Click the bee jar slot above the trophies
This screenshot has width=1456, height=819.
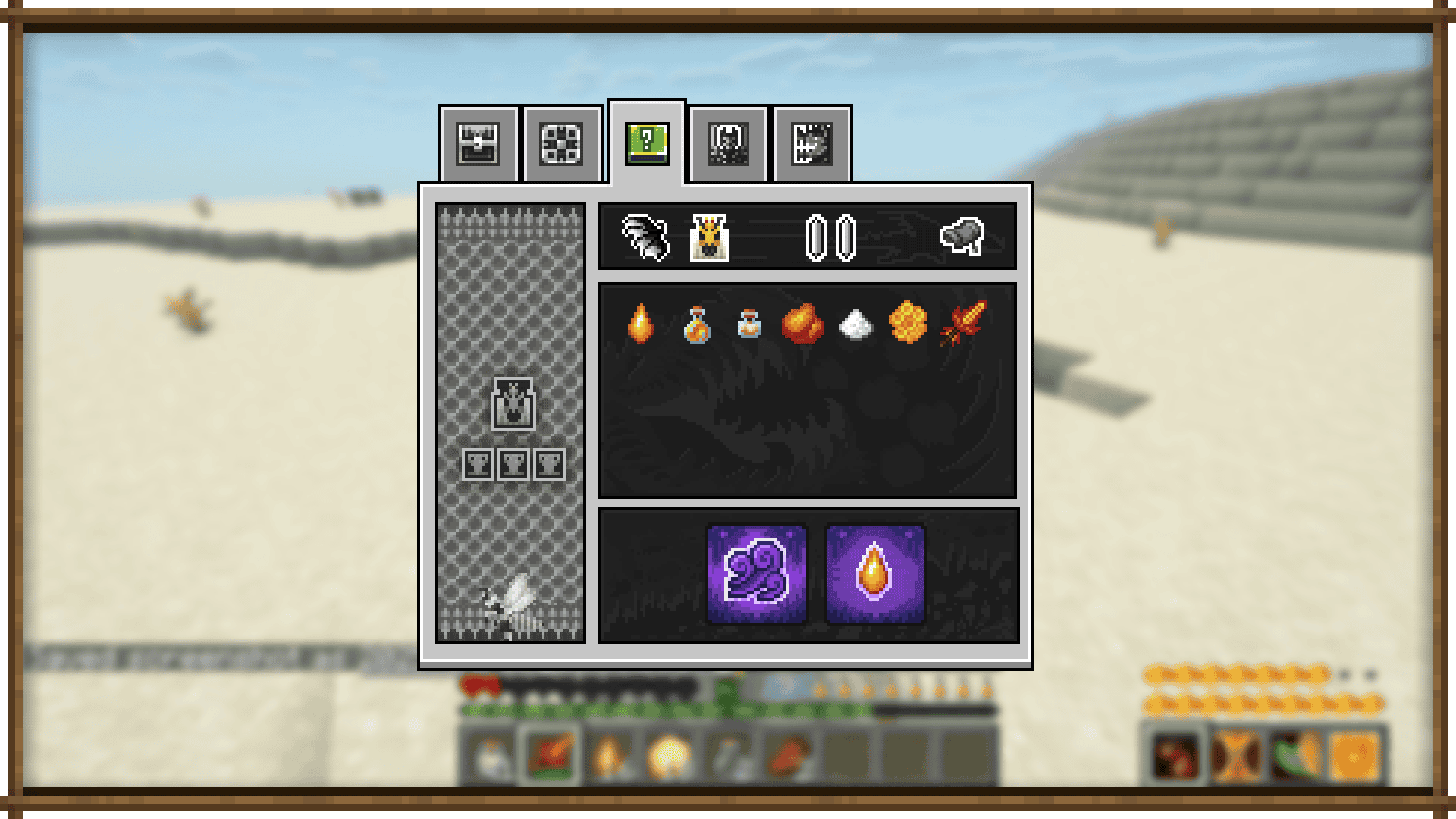pyautogui.click(x=513, y=403)
